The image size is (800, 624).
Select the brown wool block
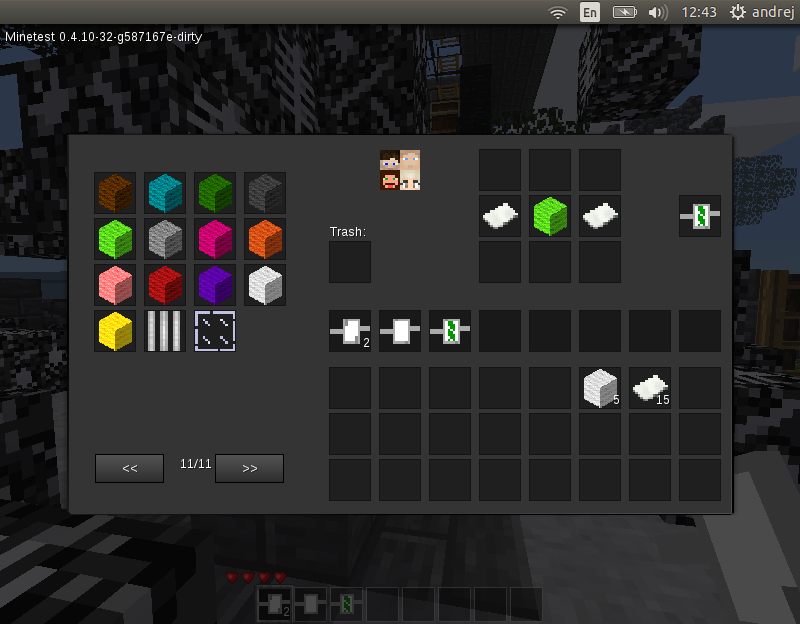(x=115, y=192)
